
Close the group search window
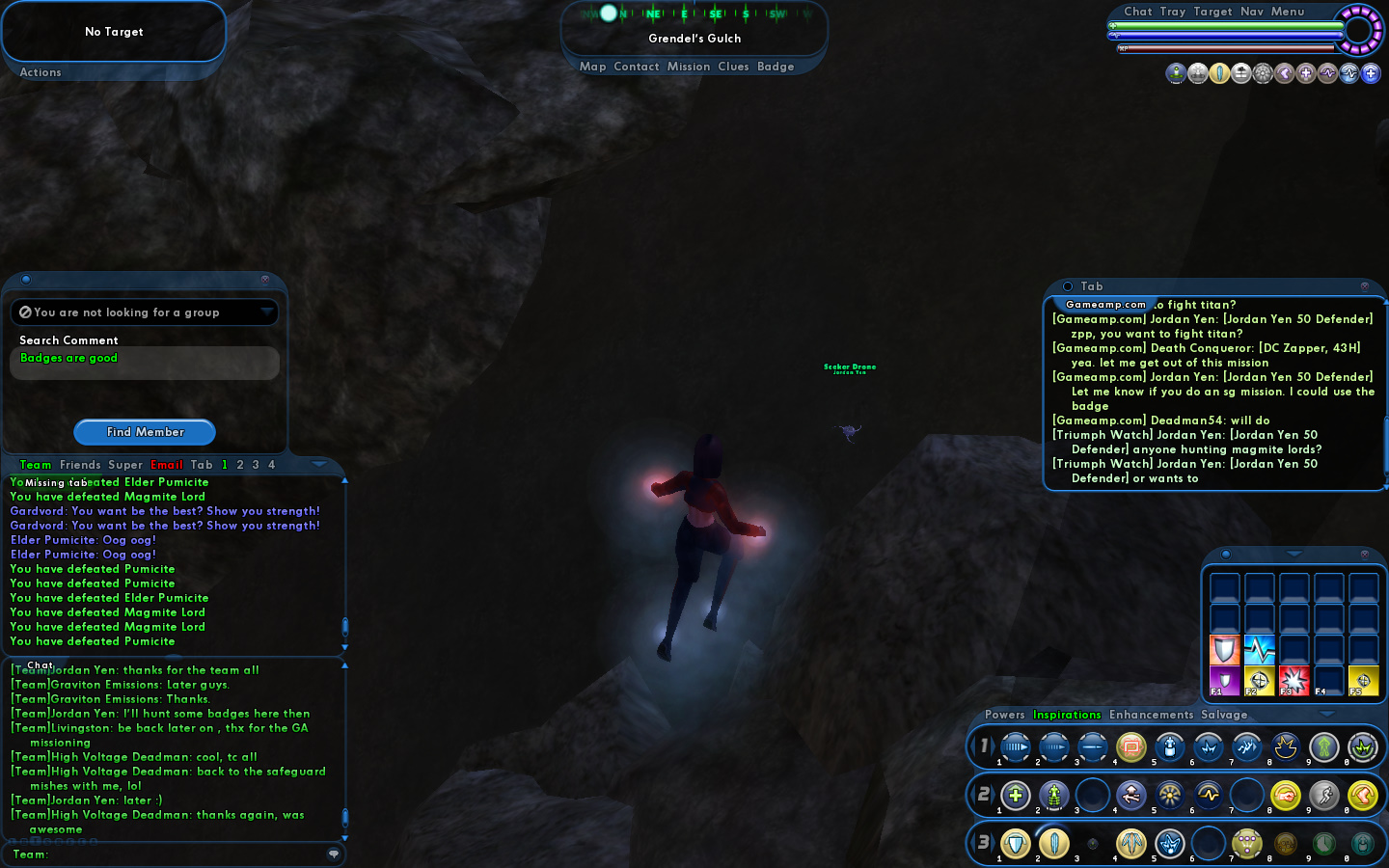tap(265, 280)
